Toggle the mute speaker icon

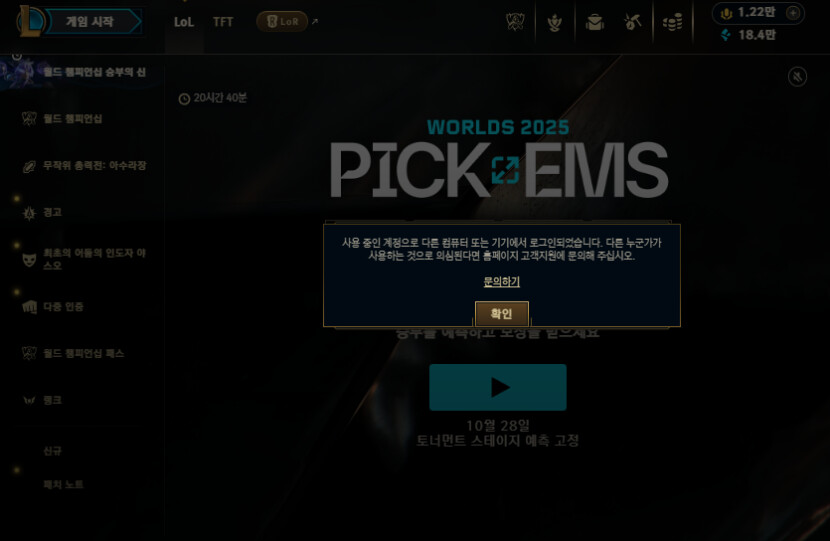[797, 76]
